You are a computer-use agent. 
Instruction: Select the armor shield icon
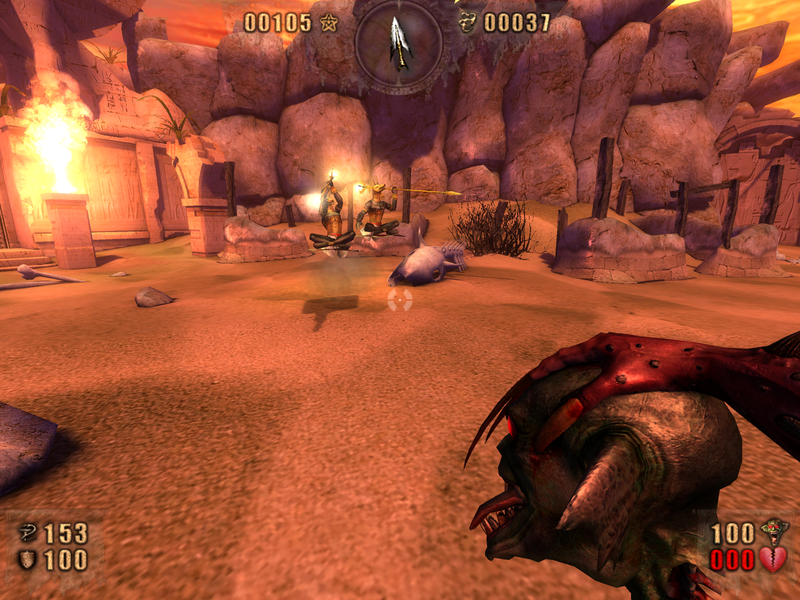[27, 560]
